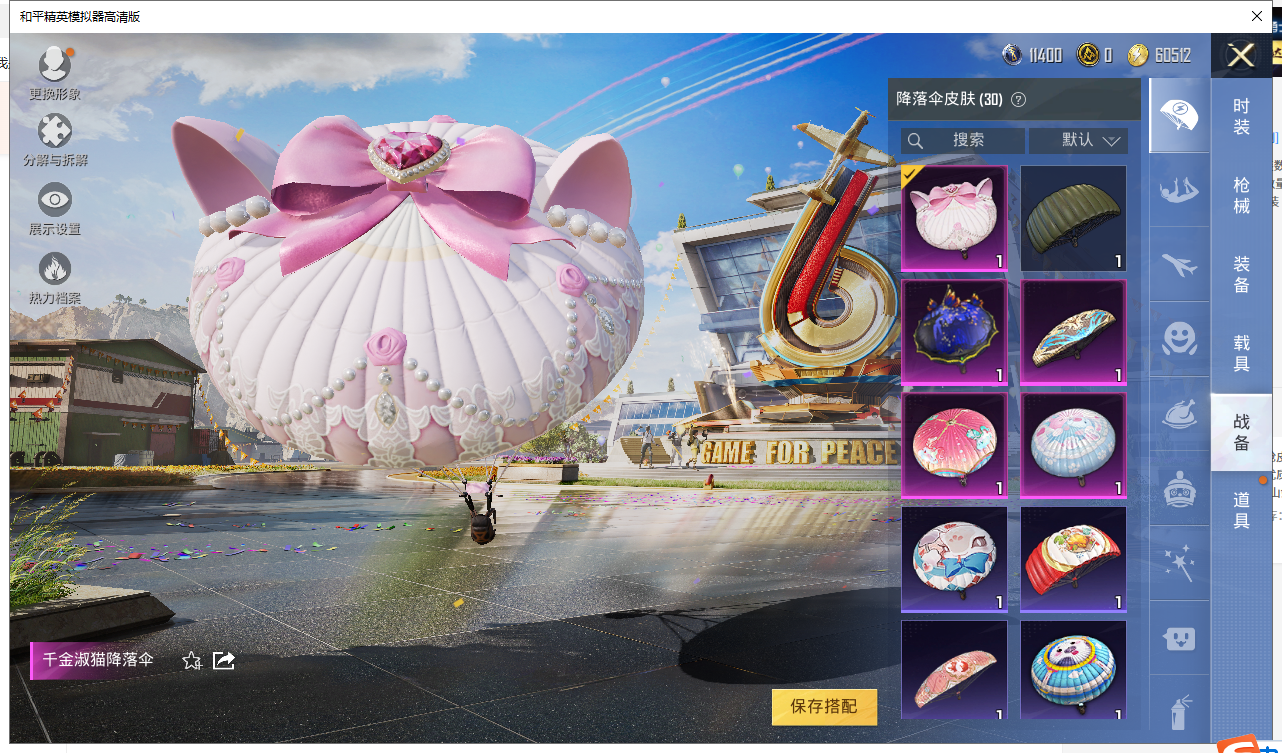Switch to the 枪械 tab
1282x753 pixels.
[1241, 195]
